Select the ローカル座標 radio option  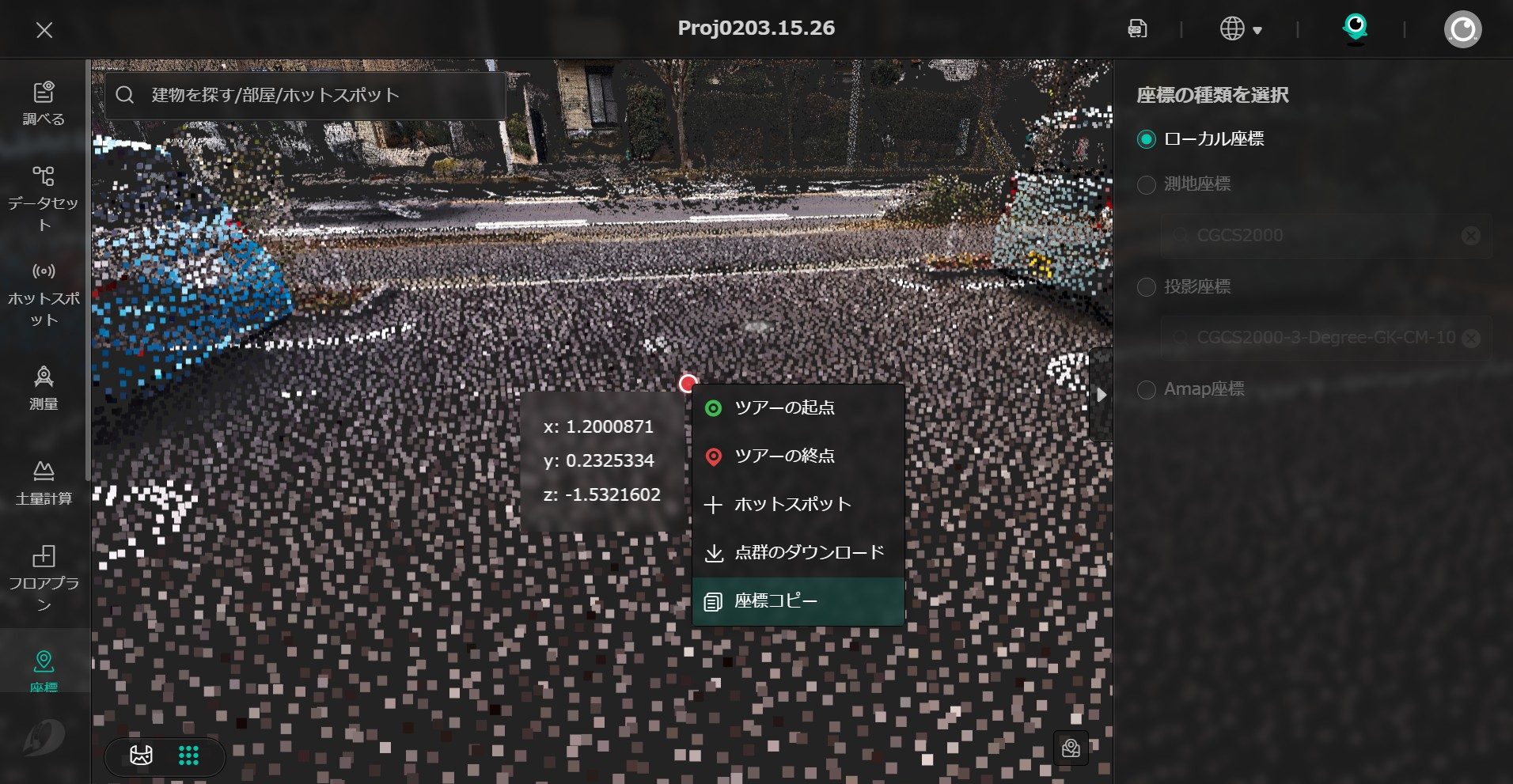pyautogui.click(x=1146, y=140)
